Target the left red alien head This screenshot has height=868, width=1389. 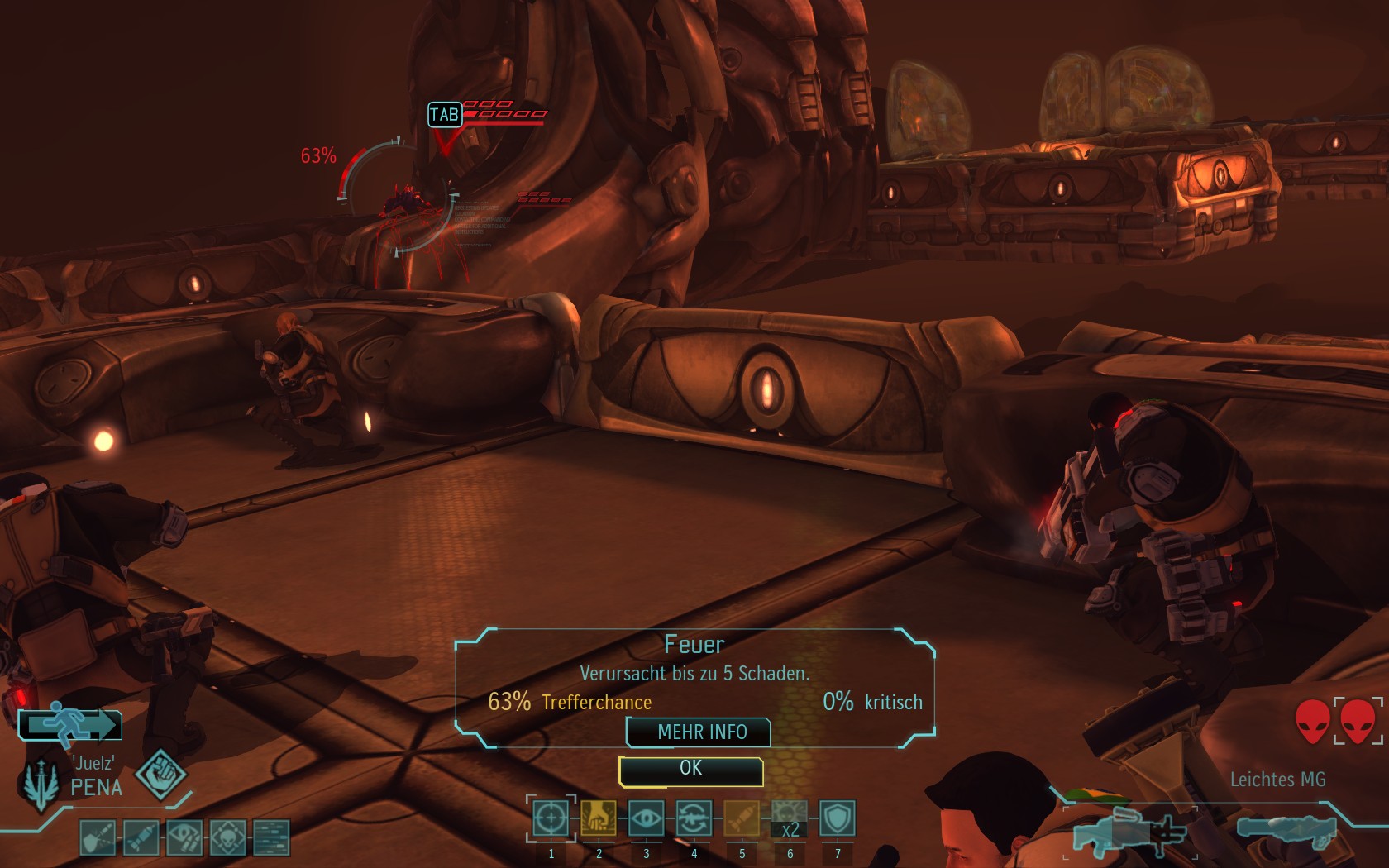[1313, 721]
